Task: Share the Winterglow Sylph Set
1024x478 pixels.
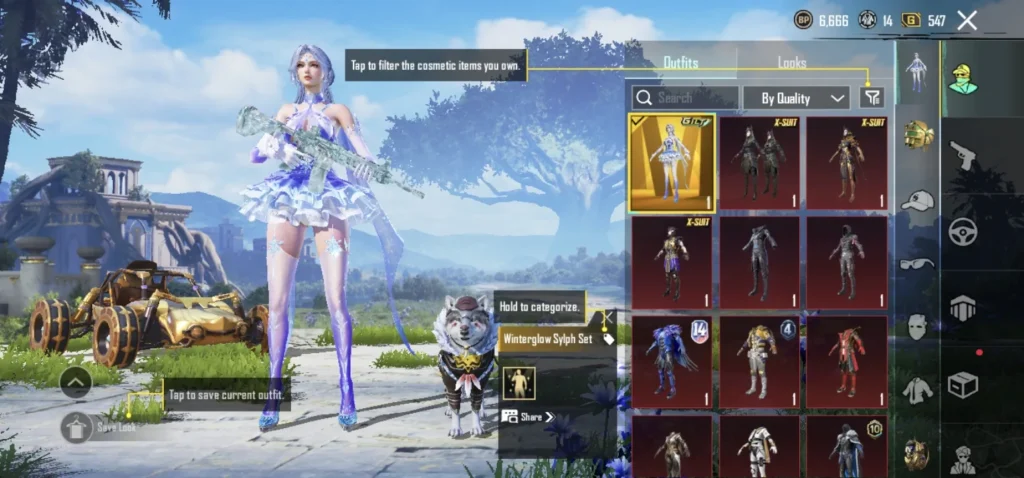Action: tap(527, 416)
